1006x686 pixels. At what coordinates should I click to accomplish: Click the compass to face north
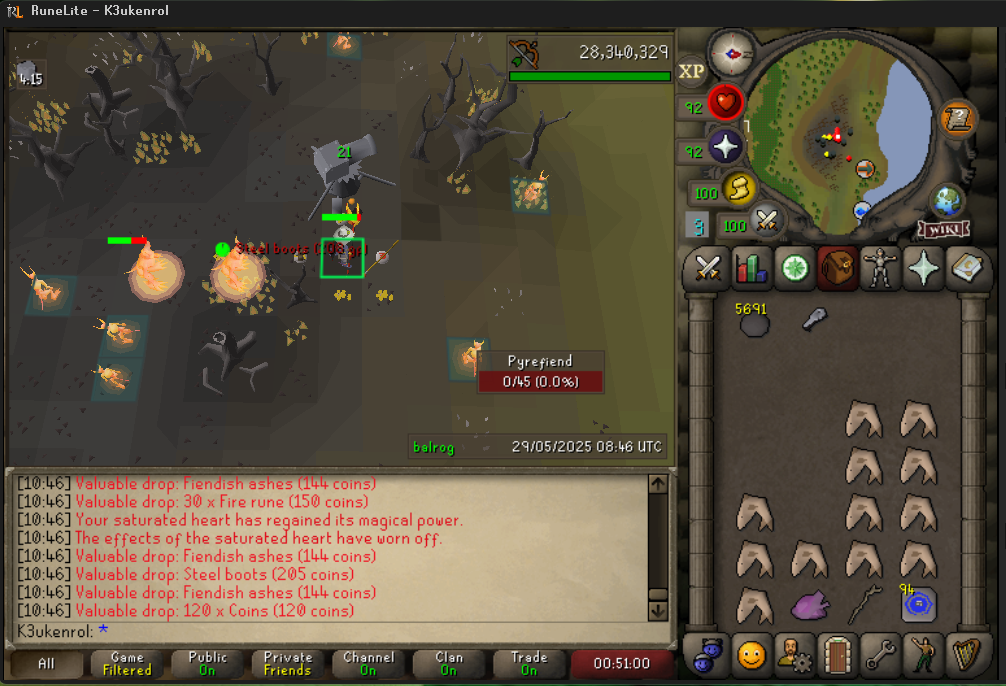(732, 51)
